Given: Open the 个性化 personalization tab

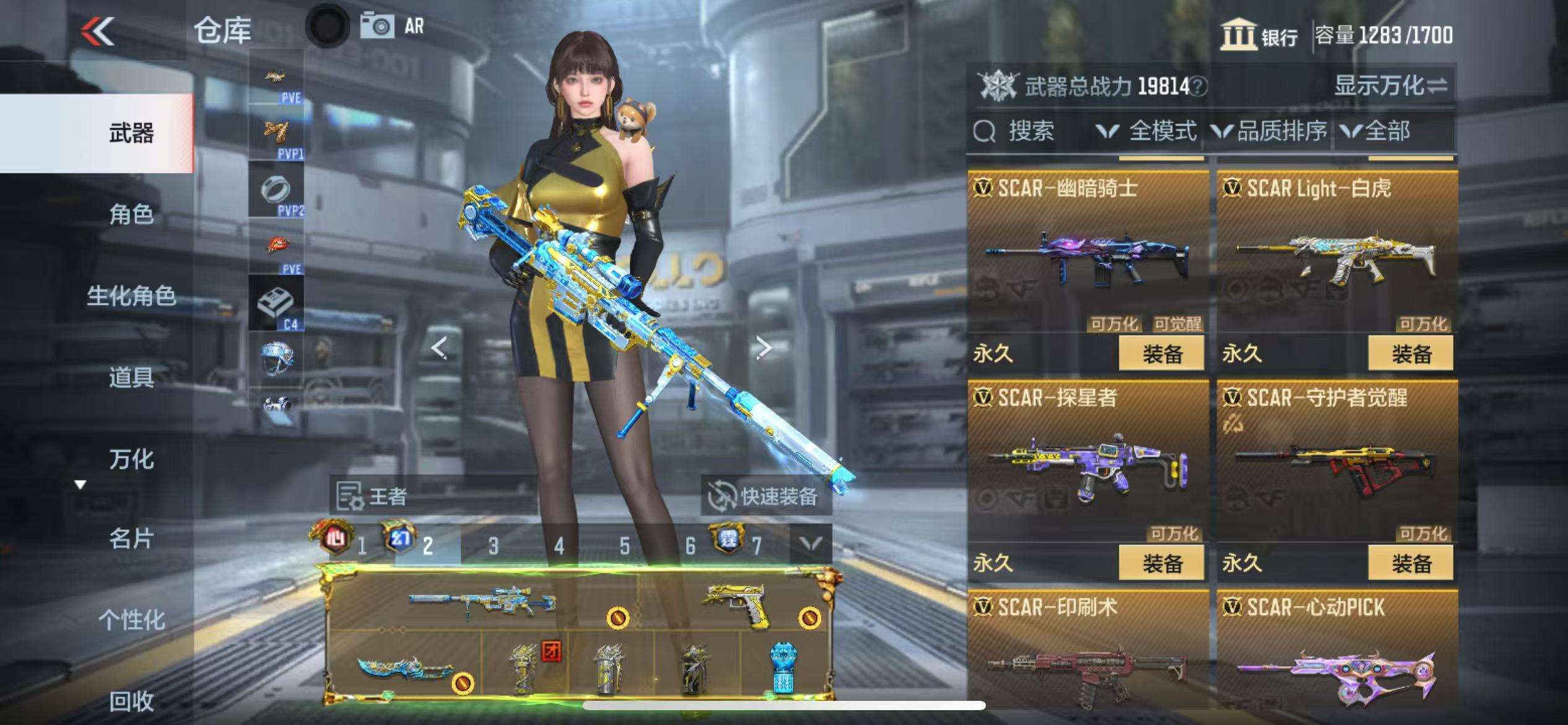Looking at the screenshot, I should click(x=131, y=620).
